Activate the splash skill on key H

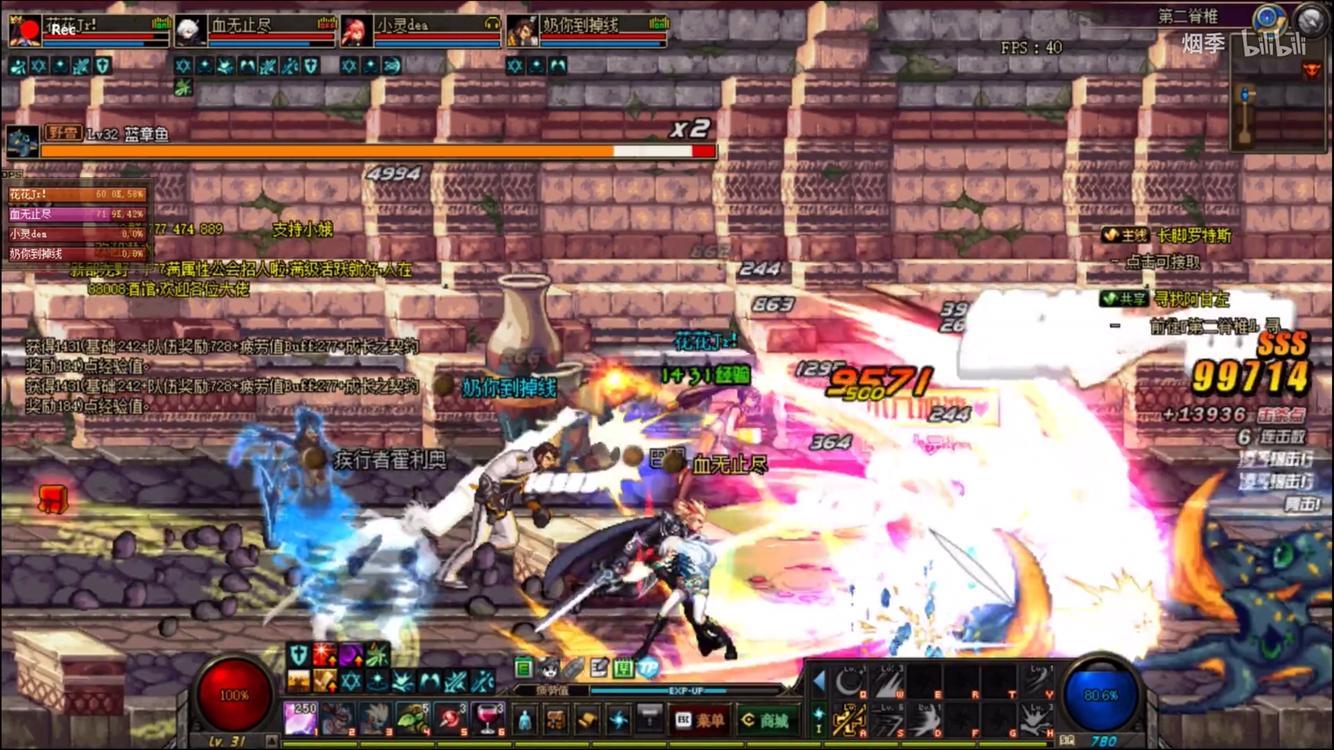point(1035,719)
